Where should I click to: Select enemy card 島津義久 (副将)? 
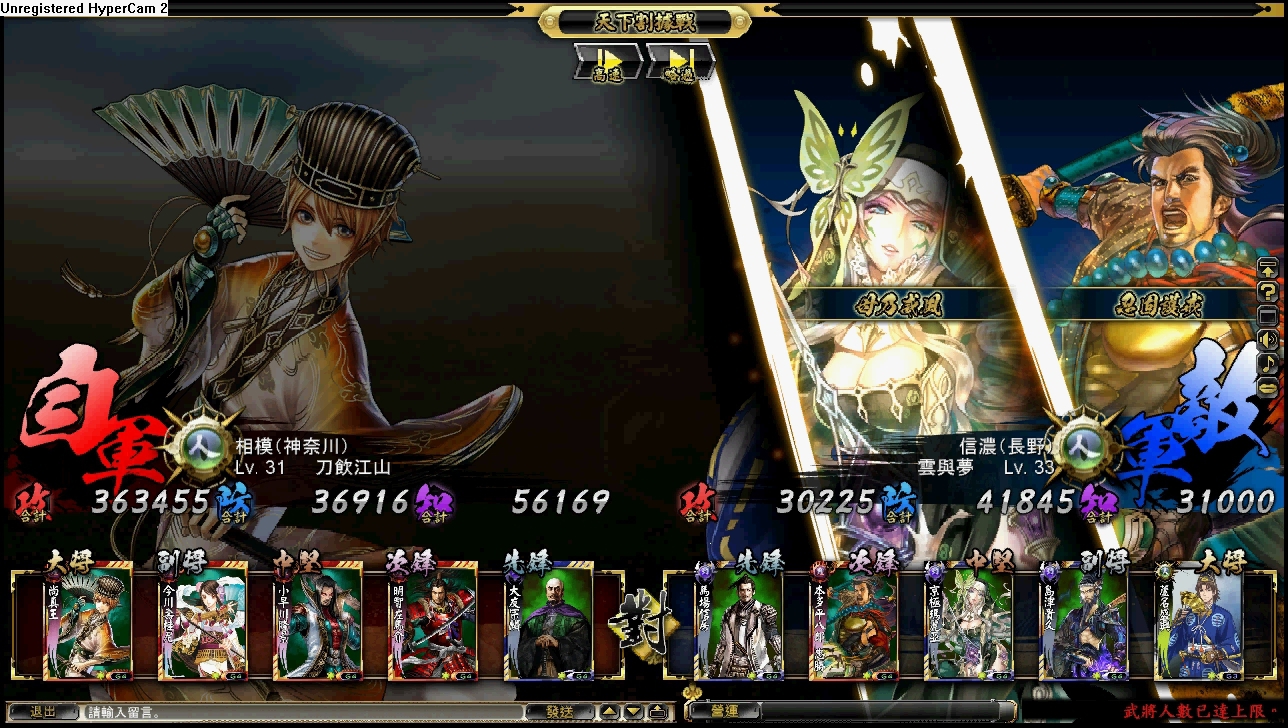(x=1083, y=624)
